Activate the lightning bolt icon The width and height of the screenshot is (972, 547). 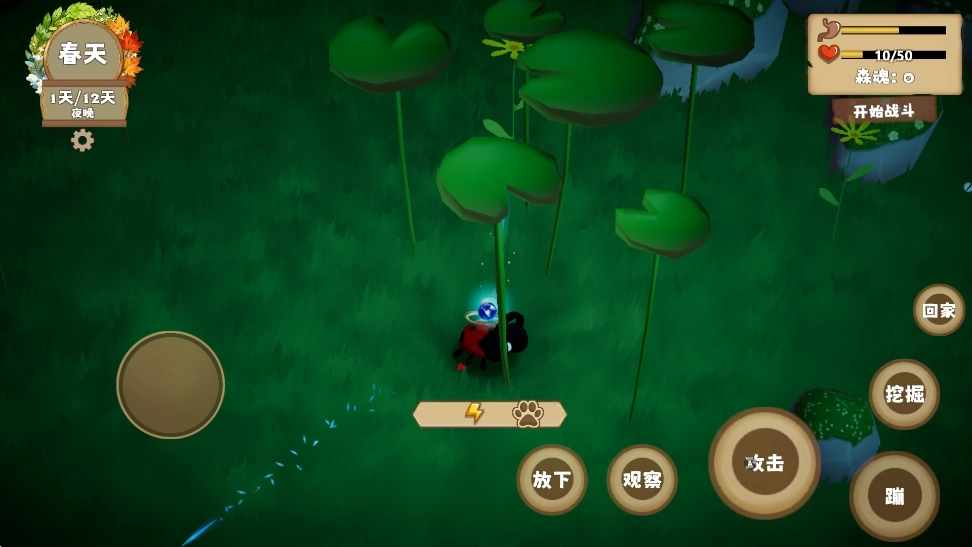point(474,413)
